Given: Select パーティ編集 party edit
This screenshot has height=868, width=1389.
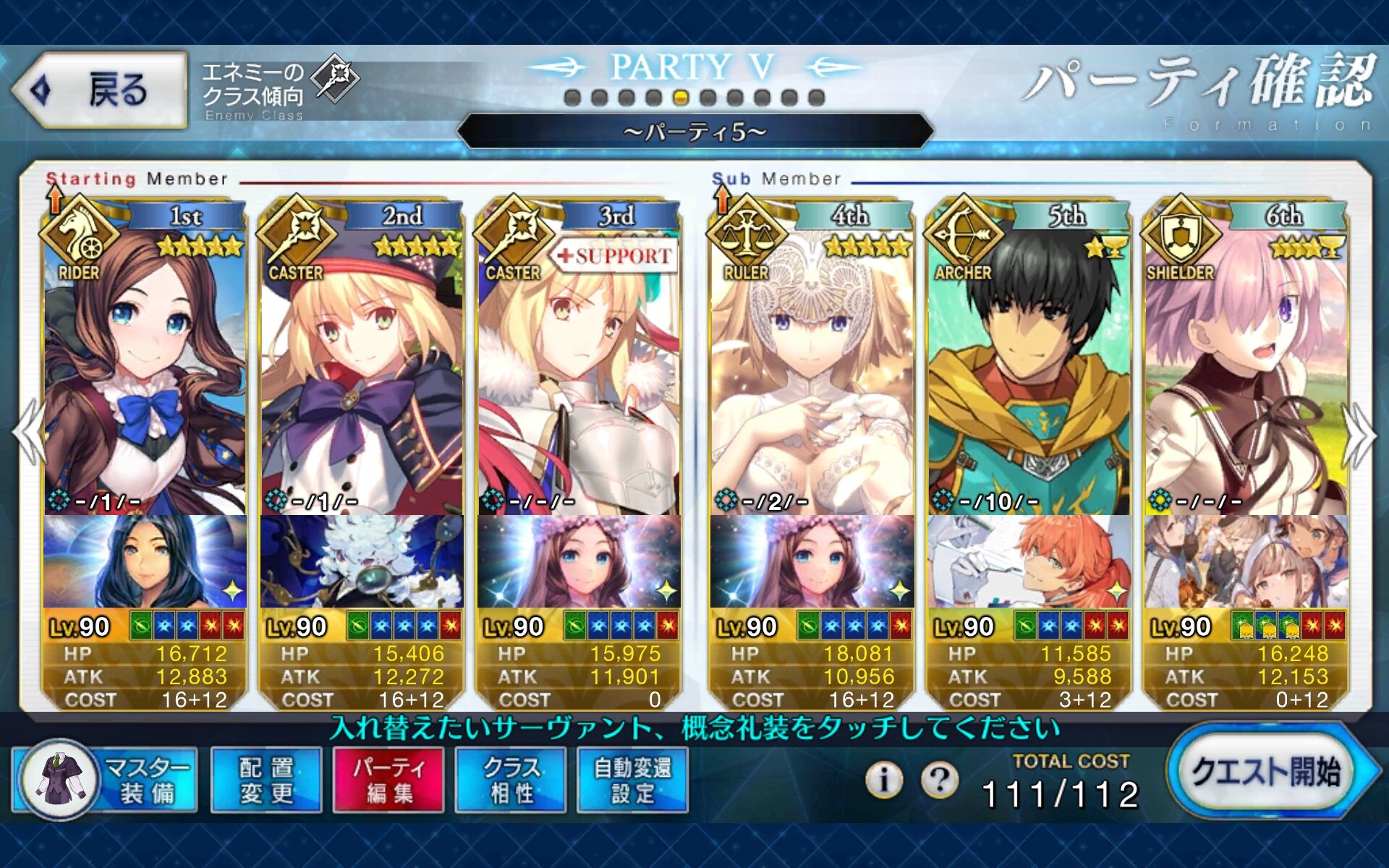Looking at the screenshot, I should [x=388, y=780].
